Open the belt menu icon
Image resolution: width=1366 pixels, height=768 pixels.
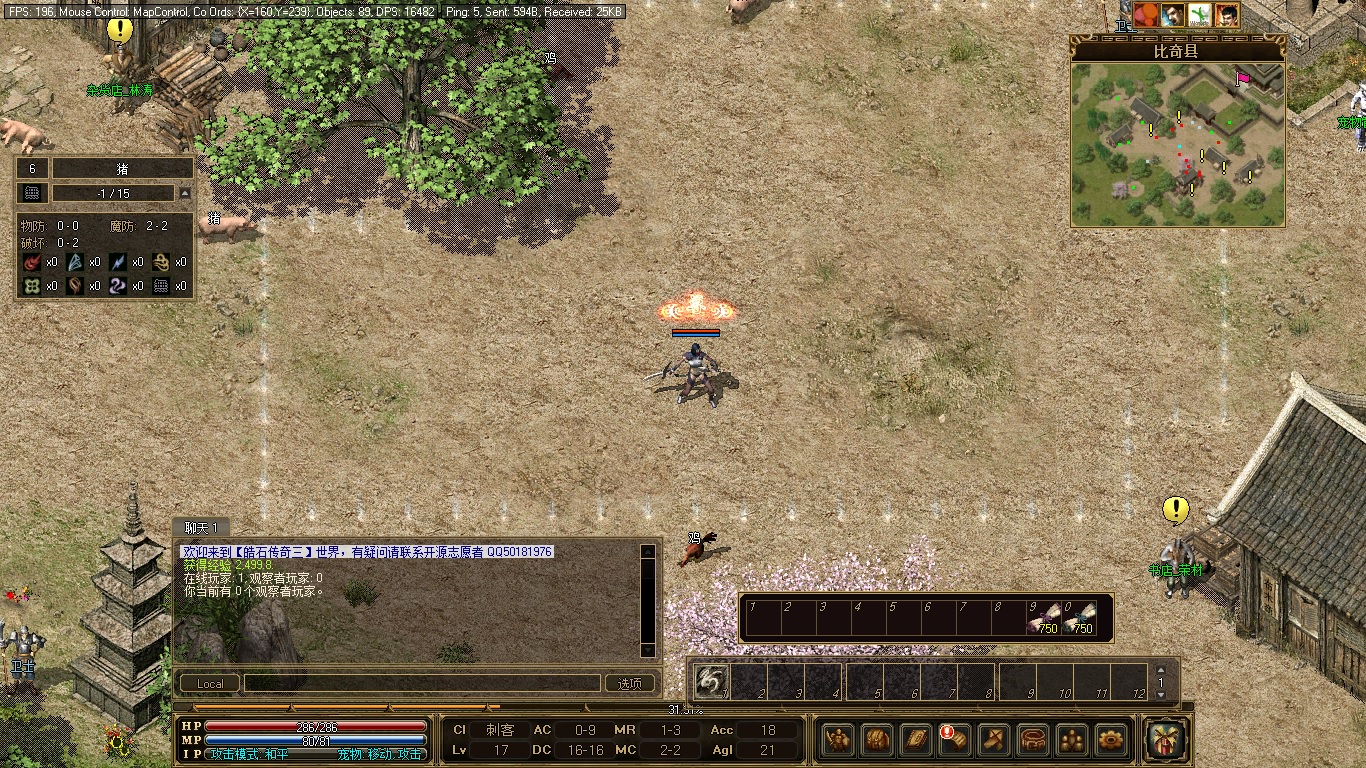point(1033,739)
